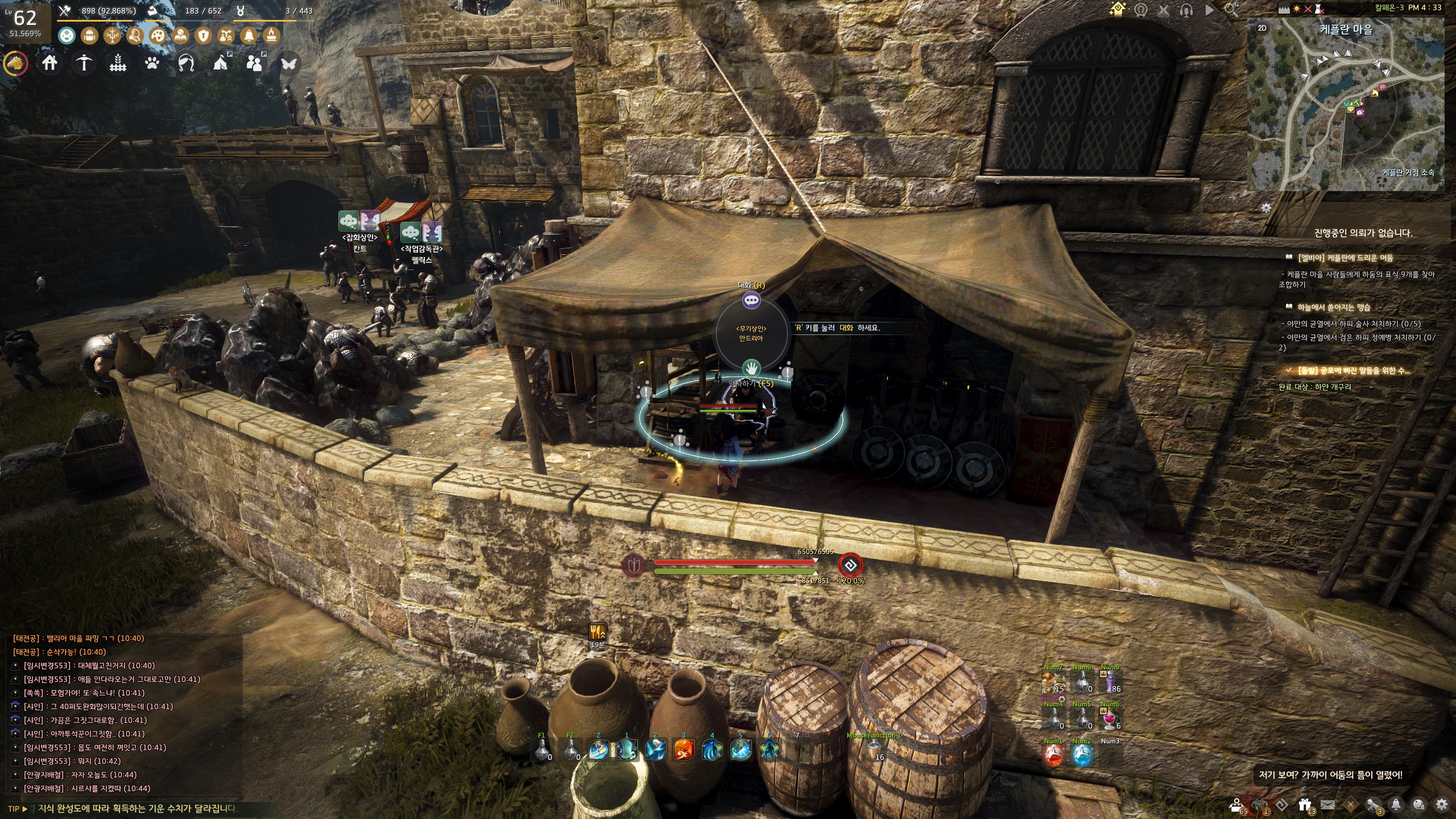This screenshot has height=819, width=1456.
Task: Activate the fiery orange skill in slot 3
Action: click(x=683, y=751)
